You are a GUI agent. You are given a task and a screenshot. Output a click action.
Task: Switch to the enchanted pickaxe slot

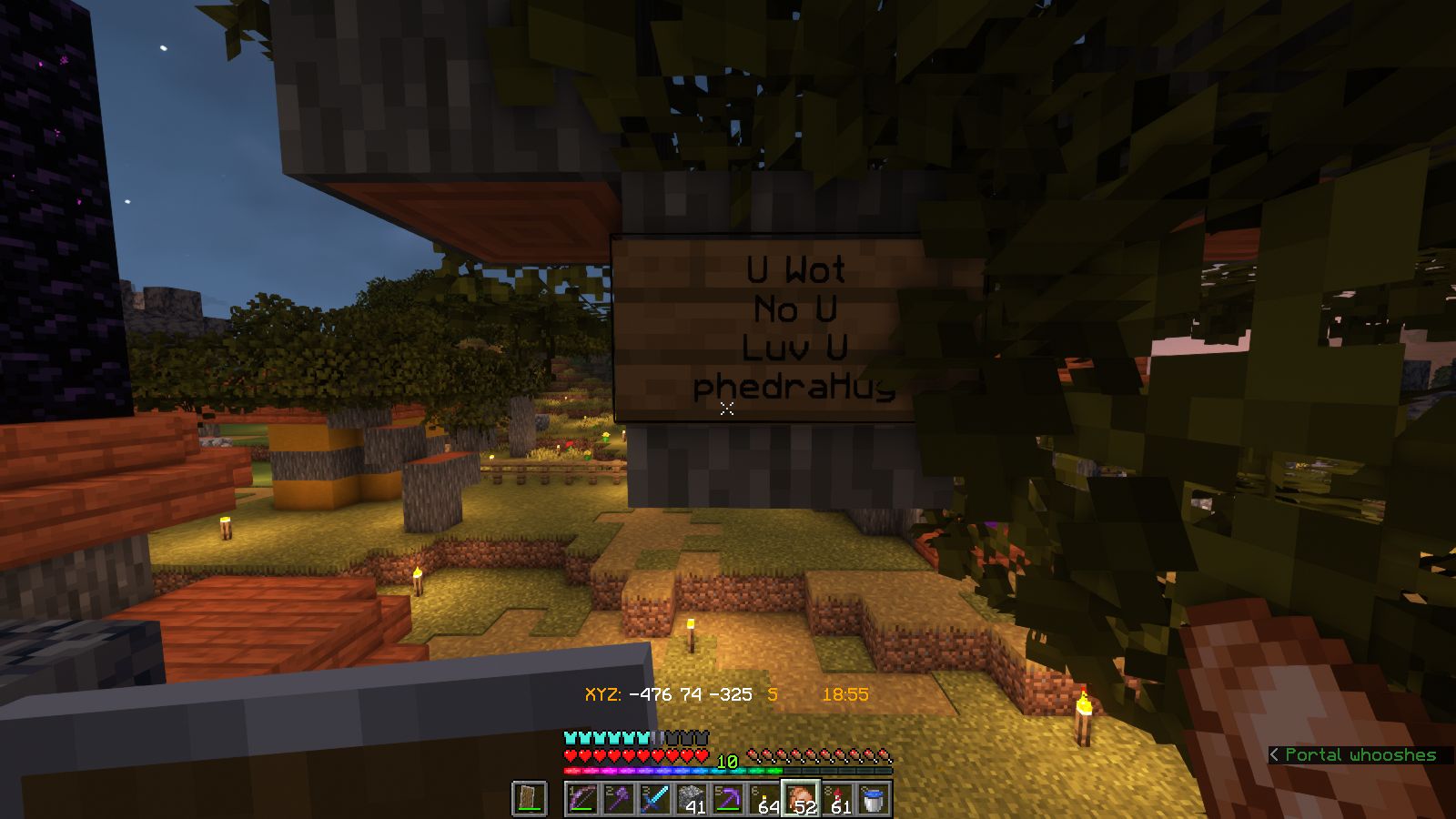[728, 799]
